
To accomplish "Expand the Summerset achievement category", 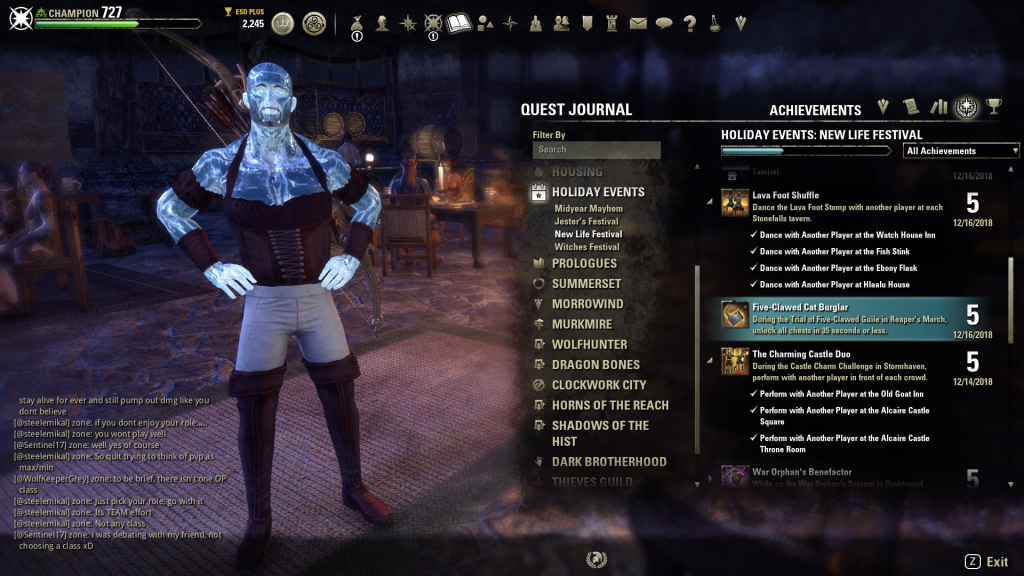I will point(586,284).
